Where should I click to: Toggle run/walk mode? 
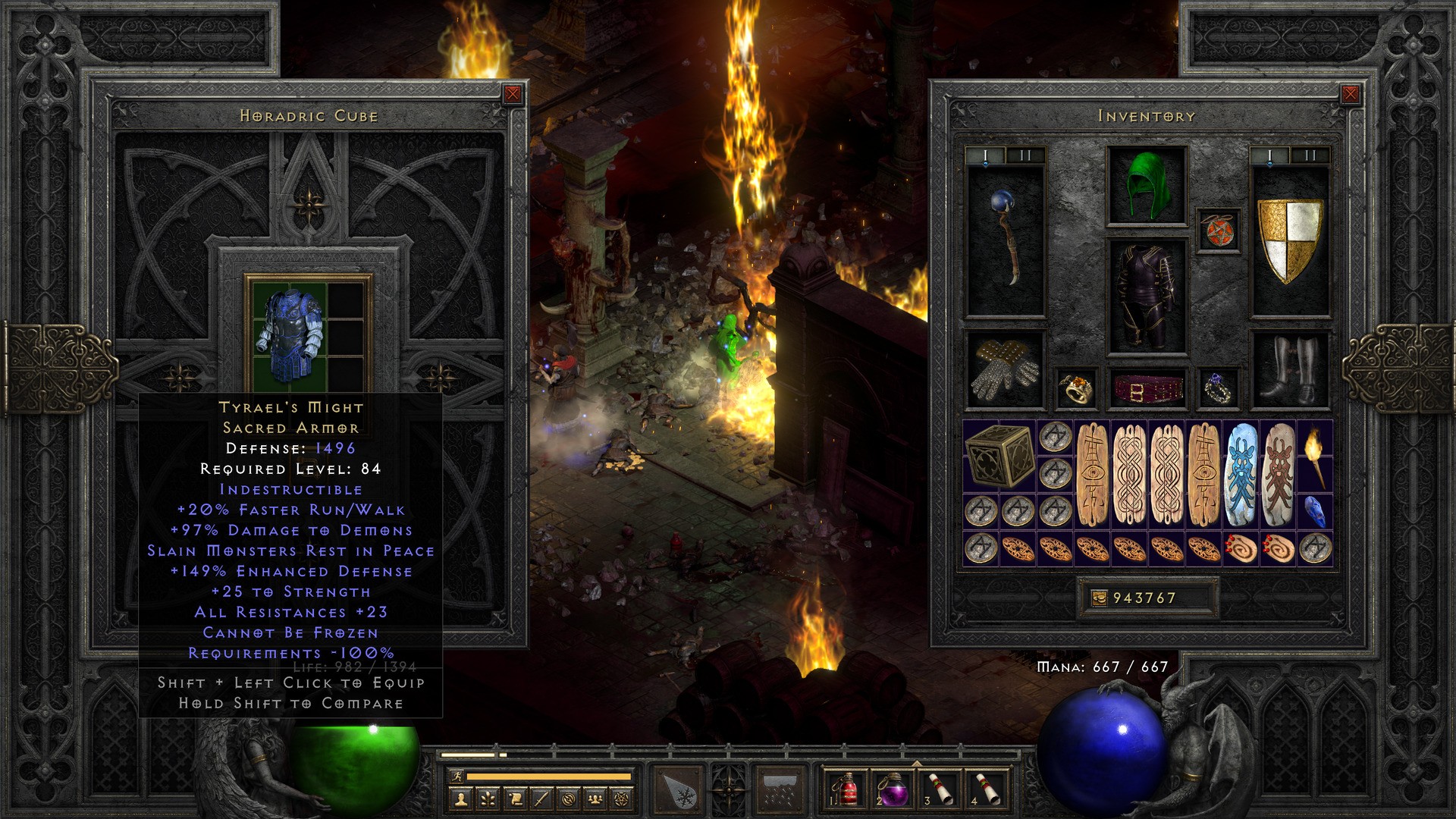tap(457, 777)
